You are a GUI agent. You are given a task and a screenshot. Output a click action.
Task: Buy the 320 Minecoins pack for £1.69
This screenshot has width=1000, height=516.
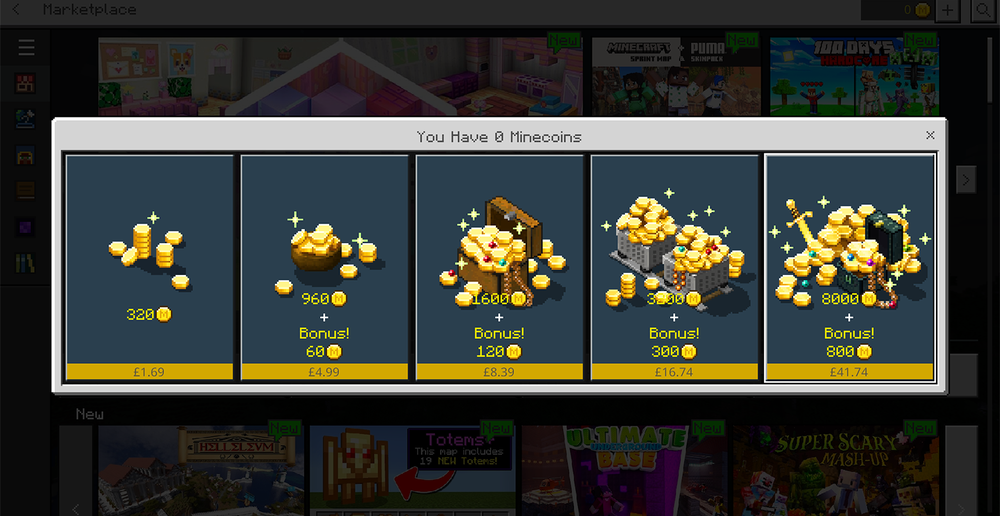(x=150, y=267)
